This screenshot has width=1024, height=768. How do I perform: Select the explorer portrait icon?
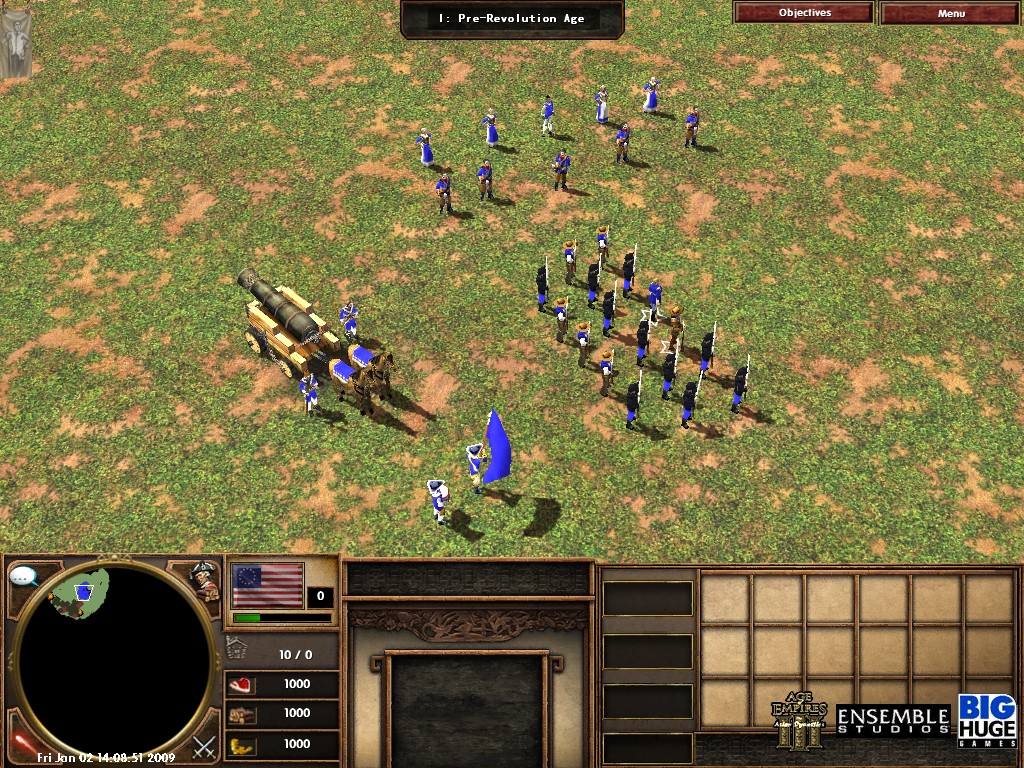[x=205, y=581]
